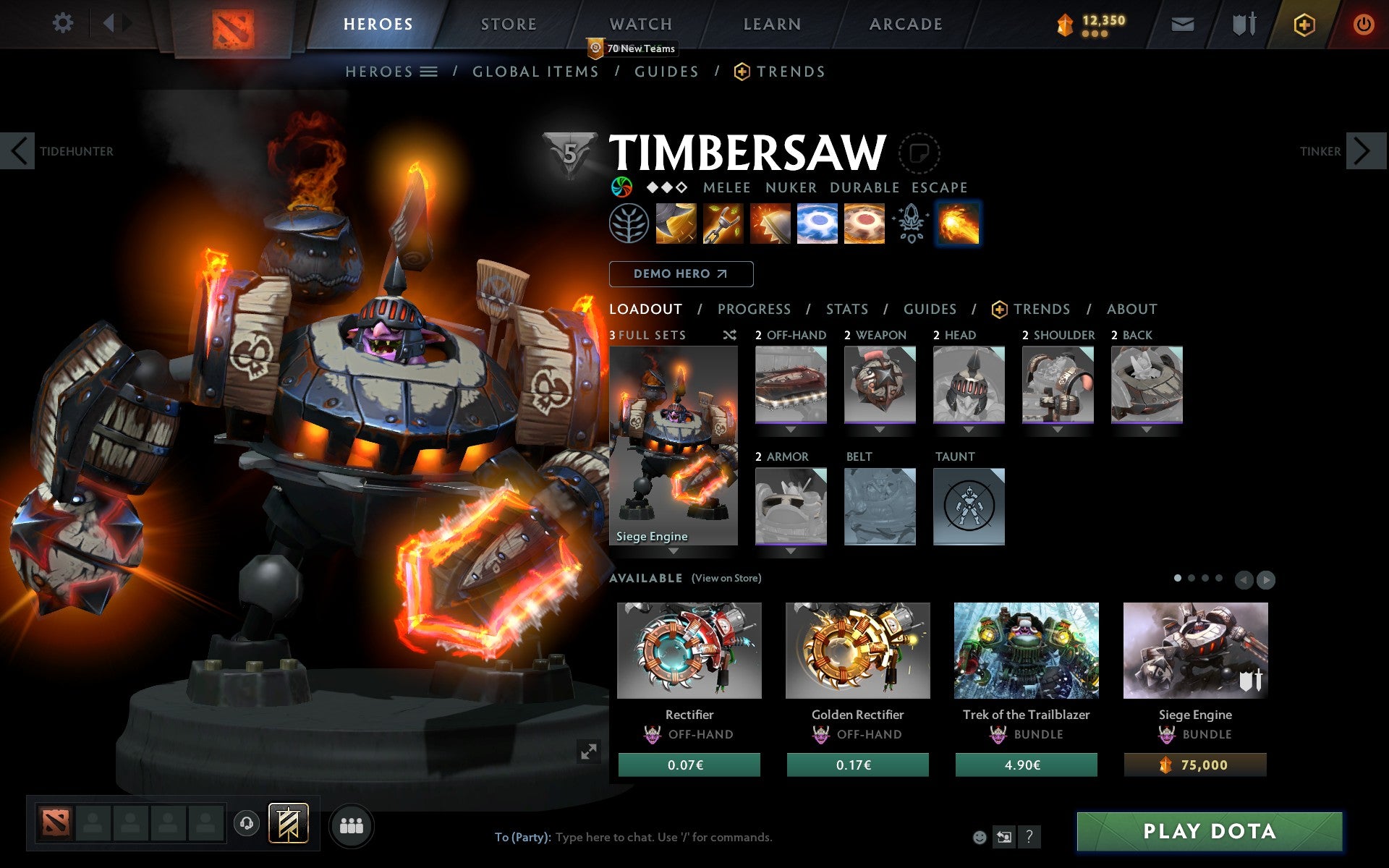Open the settings gear icon

[x=64, y=22]
